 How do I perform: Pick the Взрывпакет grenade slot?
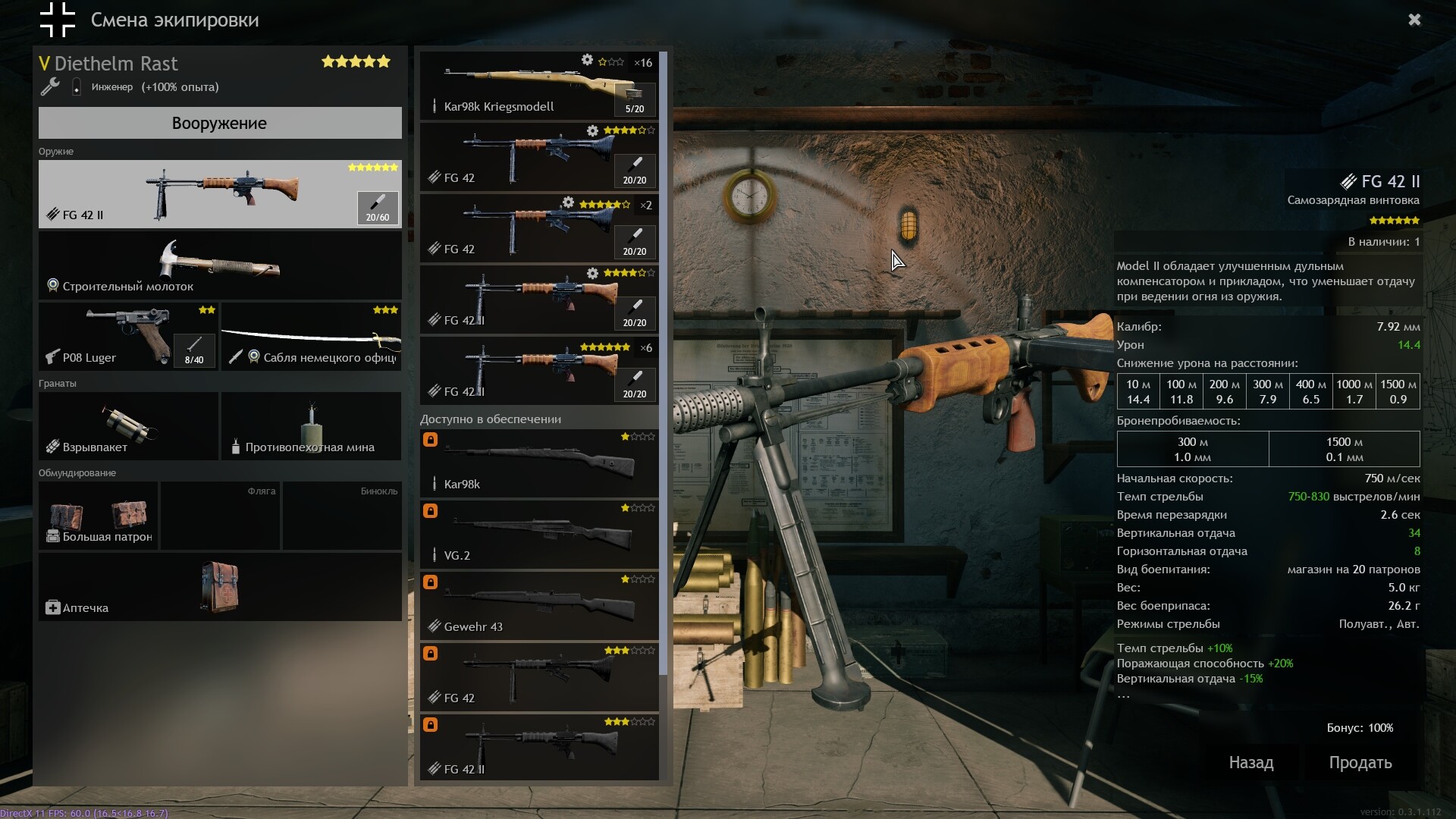click(128, 425)
